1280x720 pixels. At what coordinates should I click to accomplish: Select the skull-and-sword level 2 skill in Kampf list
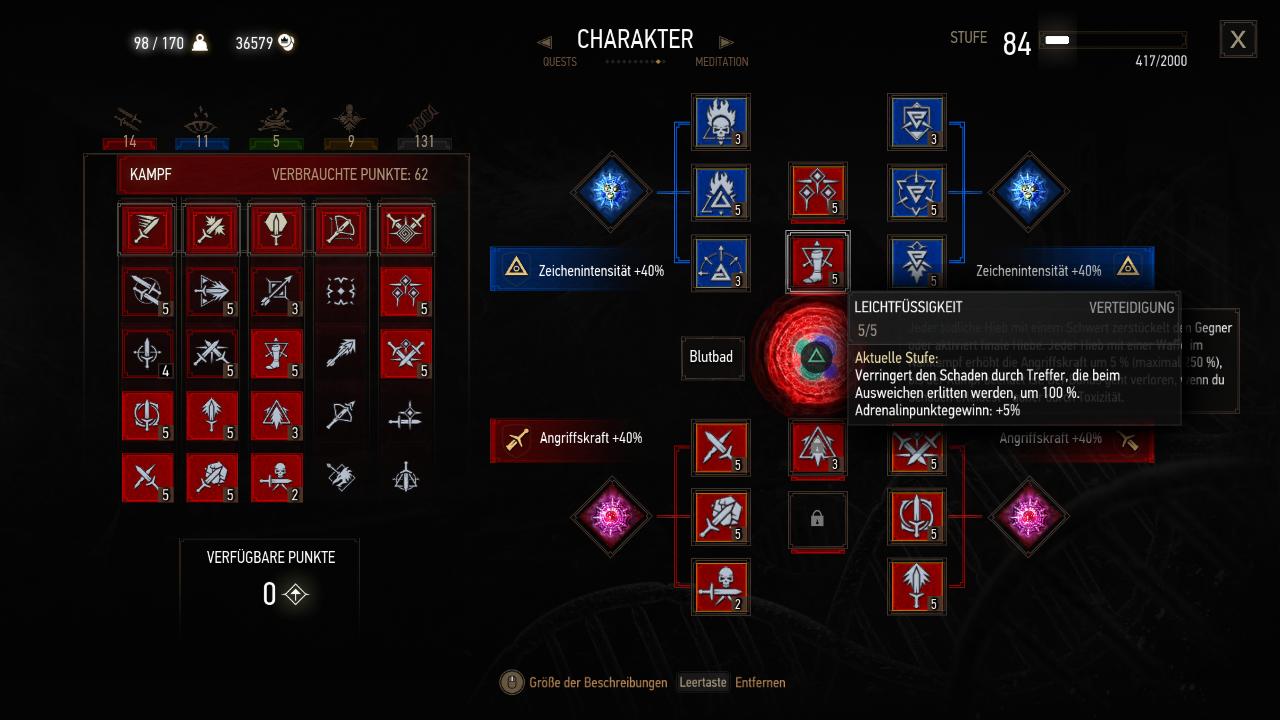coord(277,477)
